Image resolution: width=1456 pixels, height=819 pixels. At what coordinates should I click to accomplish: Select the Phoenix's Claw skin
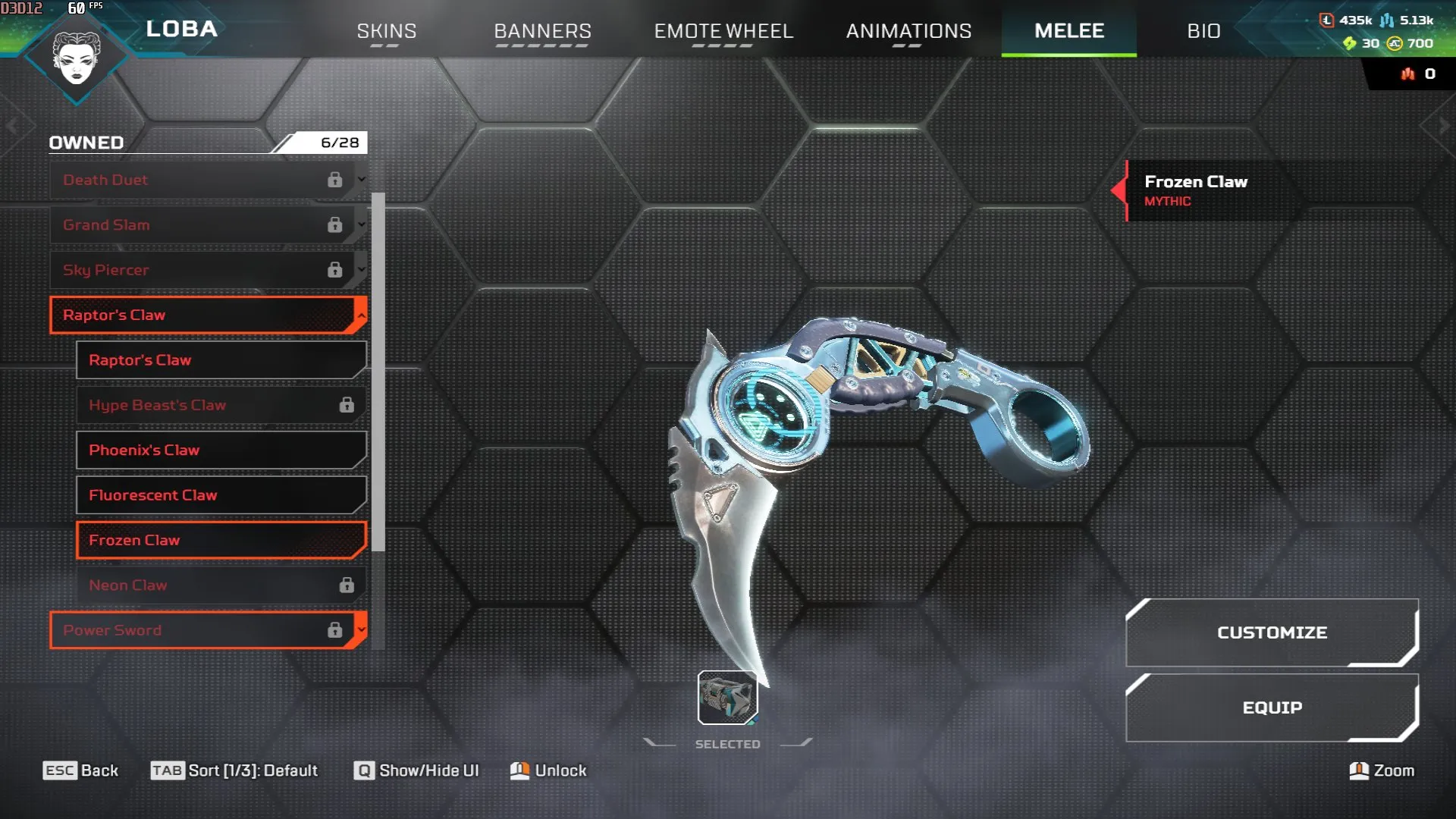click(x=220, y=450)
